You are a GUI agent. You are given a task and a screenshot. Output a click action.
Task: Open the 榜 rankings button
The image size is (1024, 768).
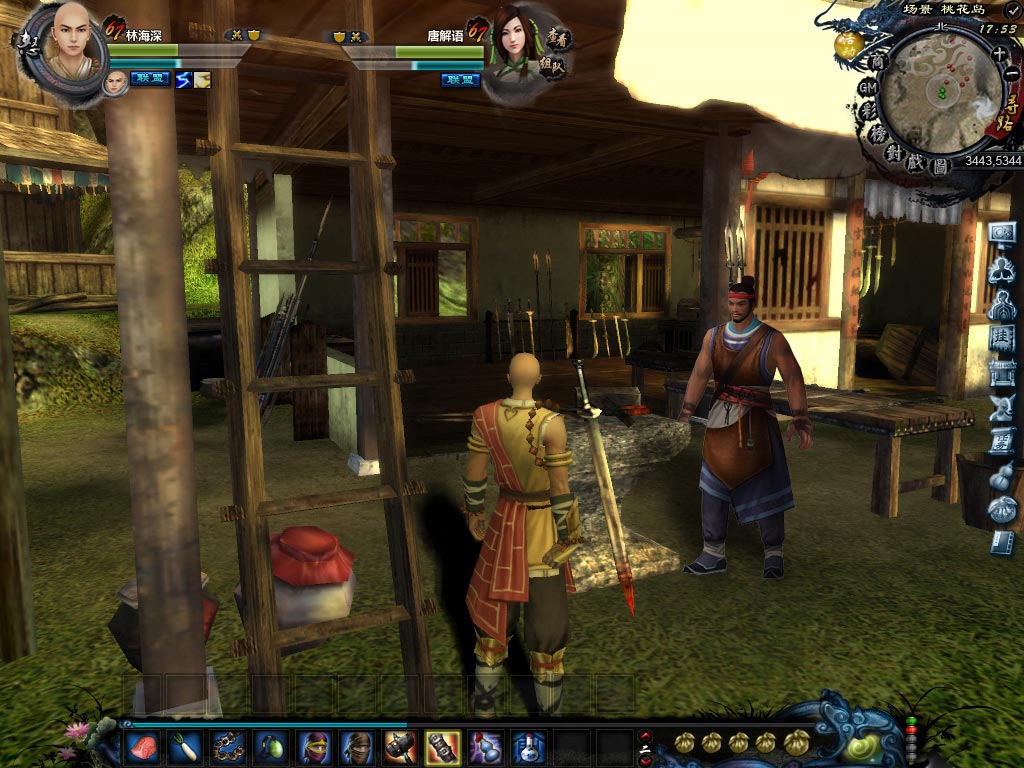point(880,135)
